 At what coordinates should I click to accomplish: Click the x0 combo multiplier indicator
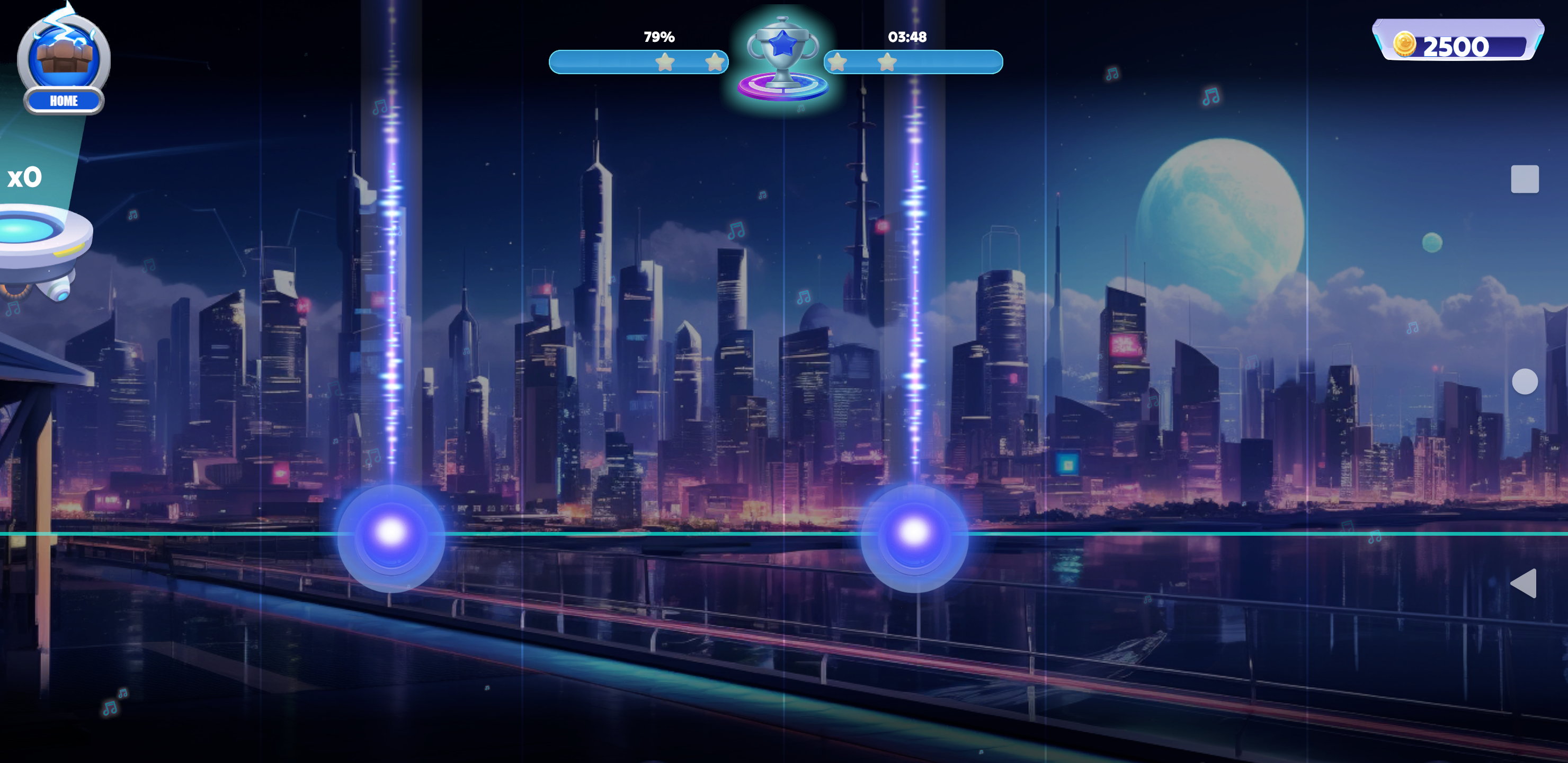click(x=25, y=176)
